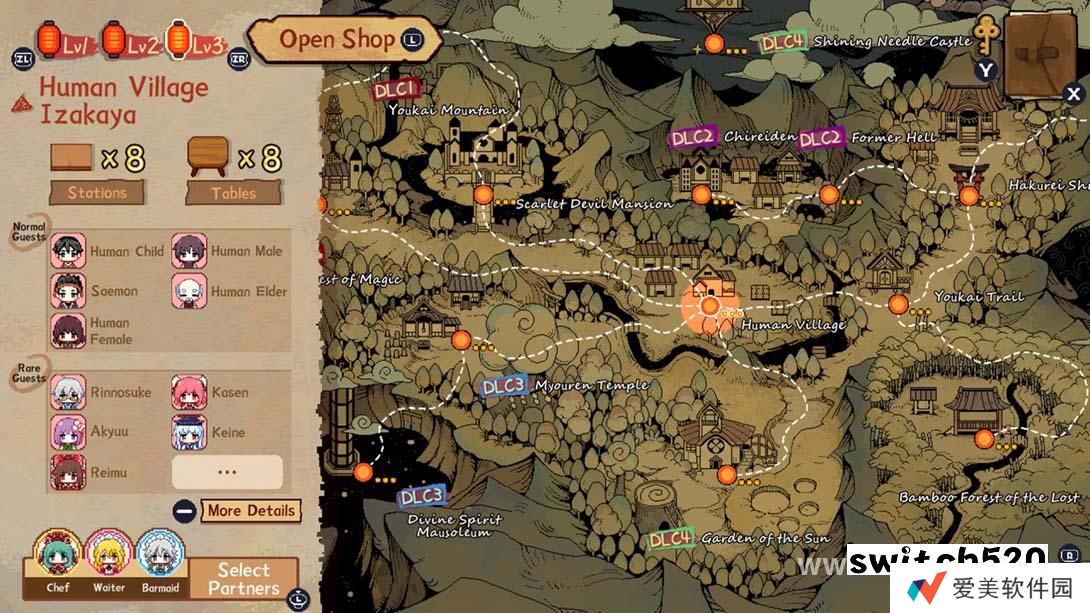This screenshot has width=1090, height=613.
Task: Choose the Scarlet Devil Mansion map marker
Action: pyautogui.click(x=484, y=194)
